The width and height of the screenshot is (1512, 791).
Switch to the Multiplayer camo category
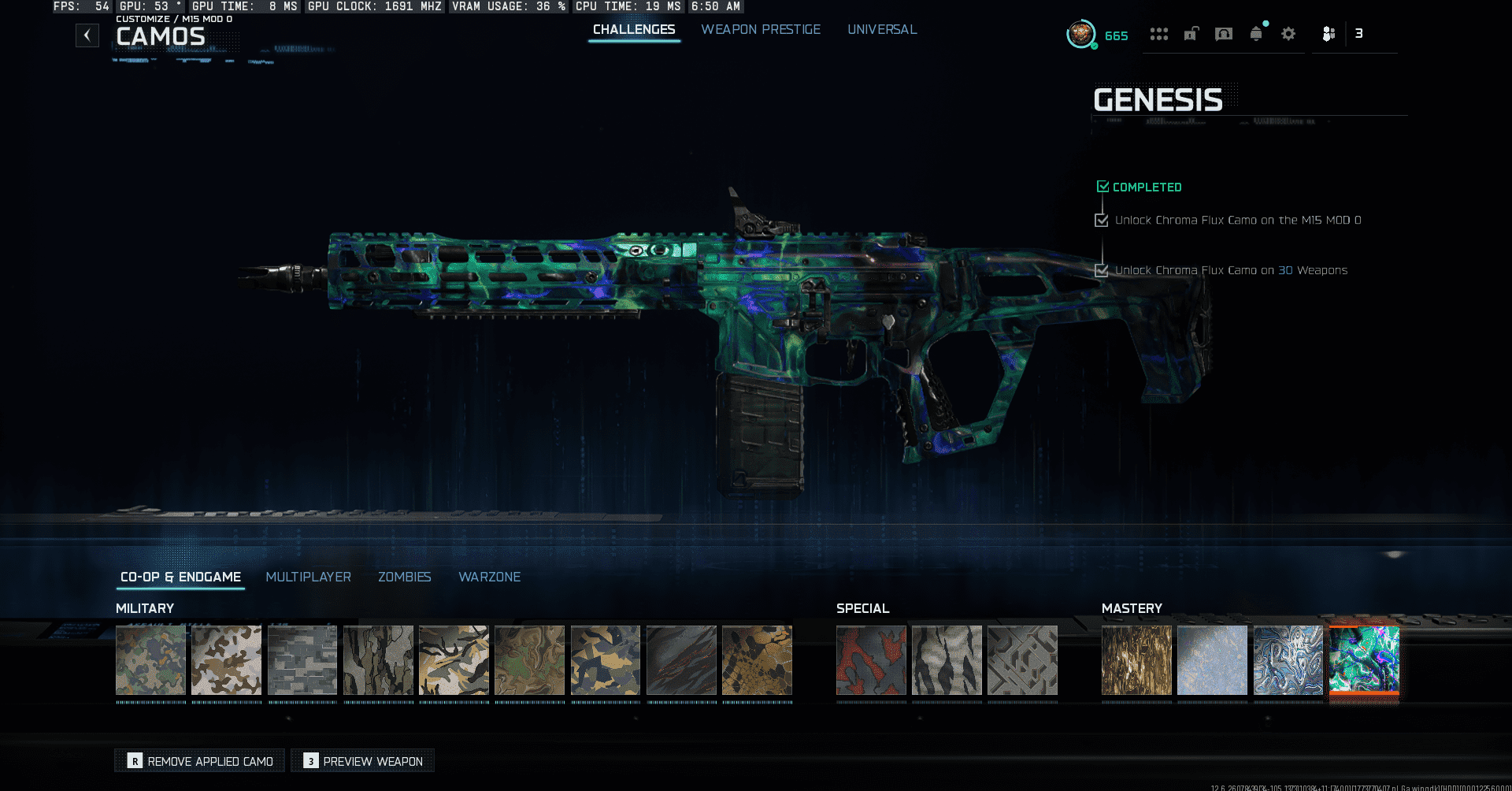pos(309,577)
